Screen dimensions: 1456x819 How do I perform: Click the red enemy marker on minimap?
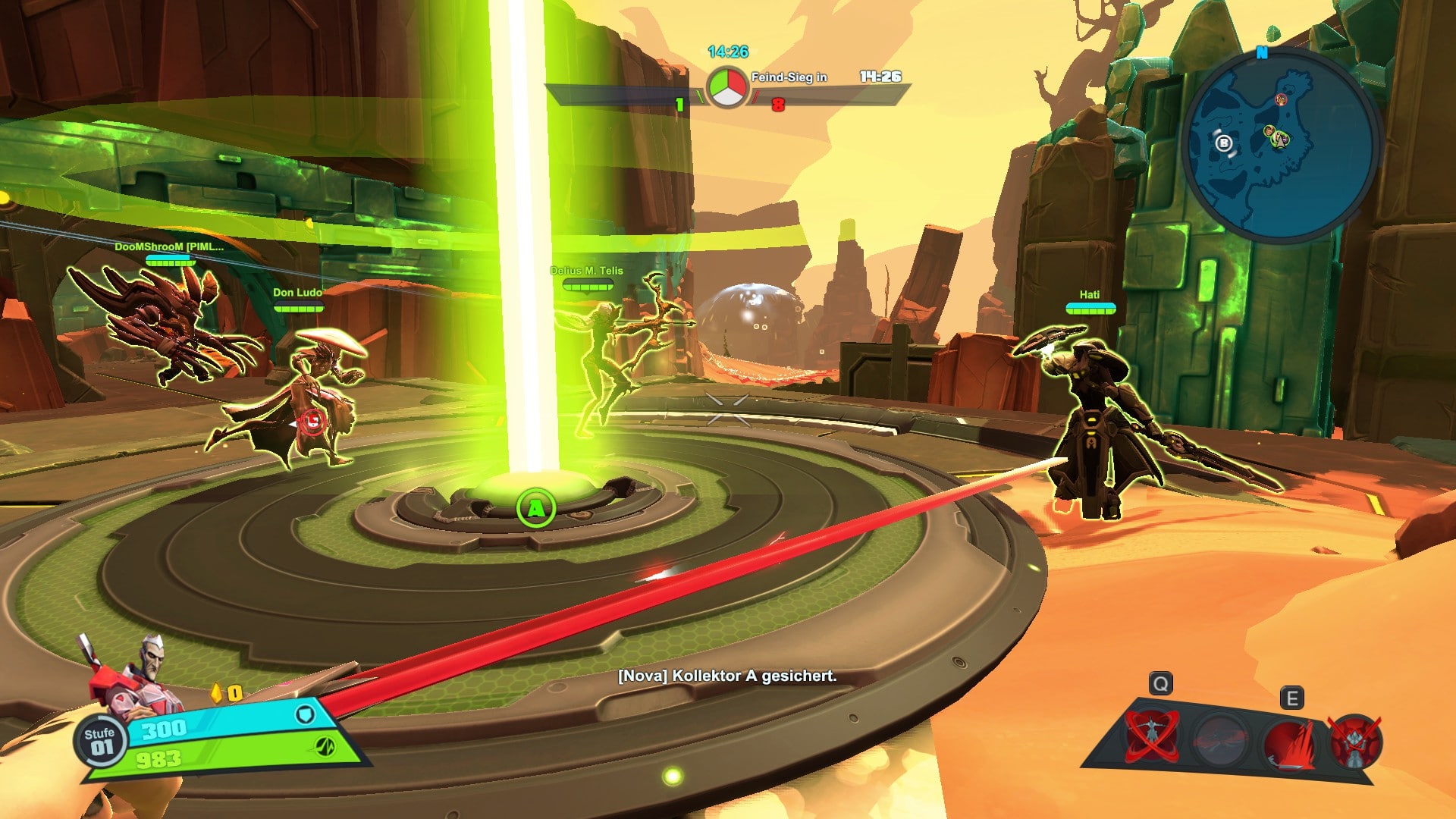[1281, 99]
